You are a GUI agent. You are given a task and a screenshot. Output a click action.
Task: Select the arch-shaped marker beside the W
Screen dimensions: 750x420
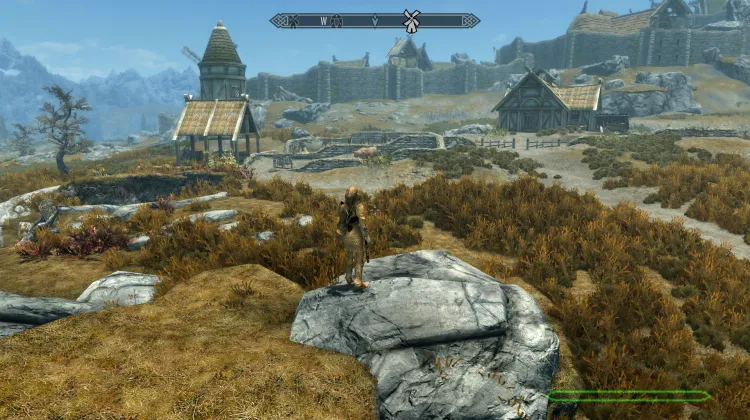point(336,20)
